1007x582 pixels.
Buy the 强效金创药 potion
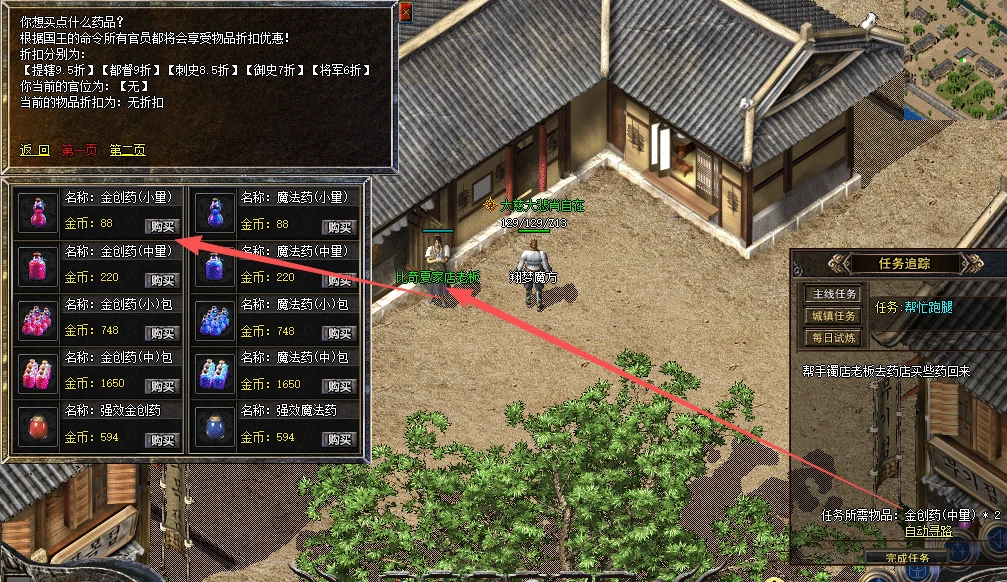(x=161, y=440)
